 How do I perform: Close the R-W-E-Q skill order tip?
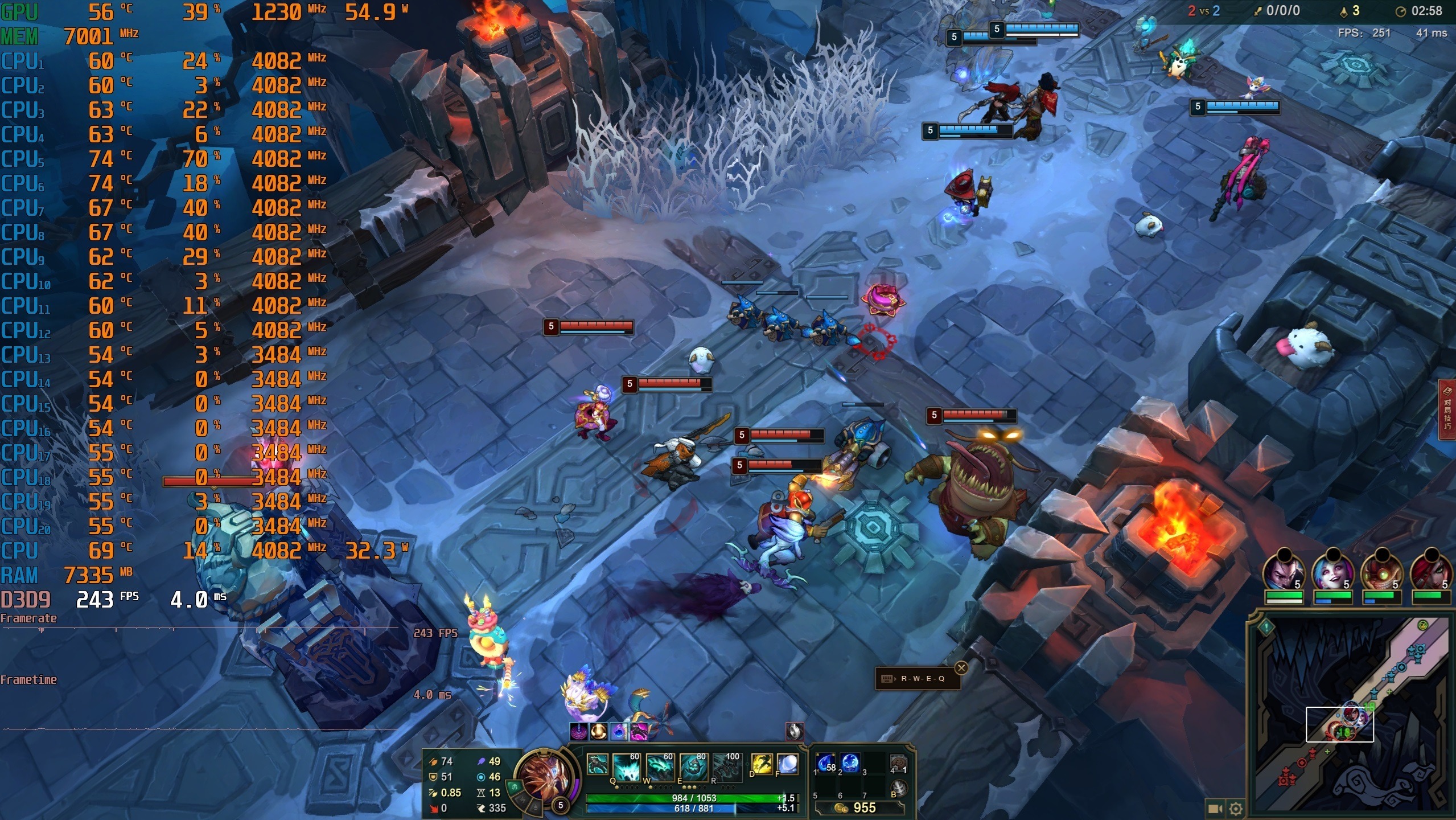961,668
